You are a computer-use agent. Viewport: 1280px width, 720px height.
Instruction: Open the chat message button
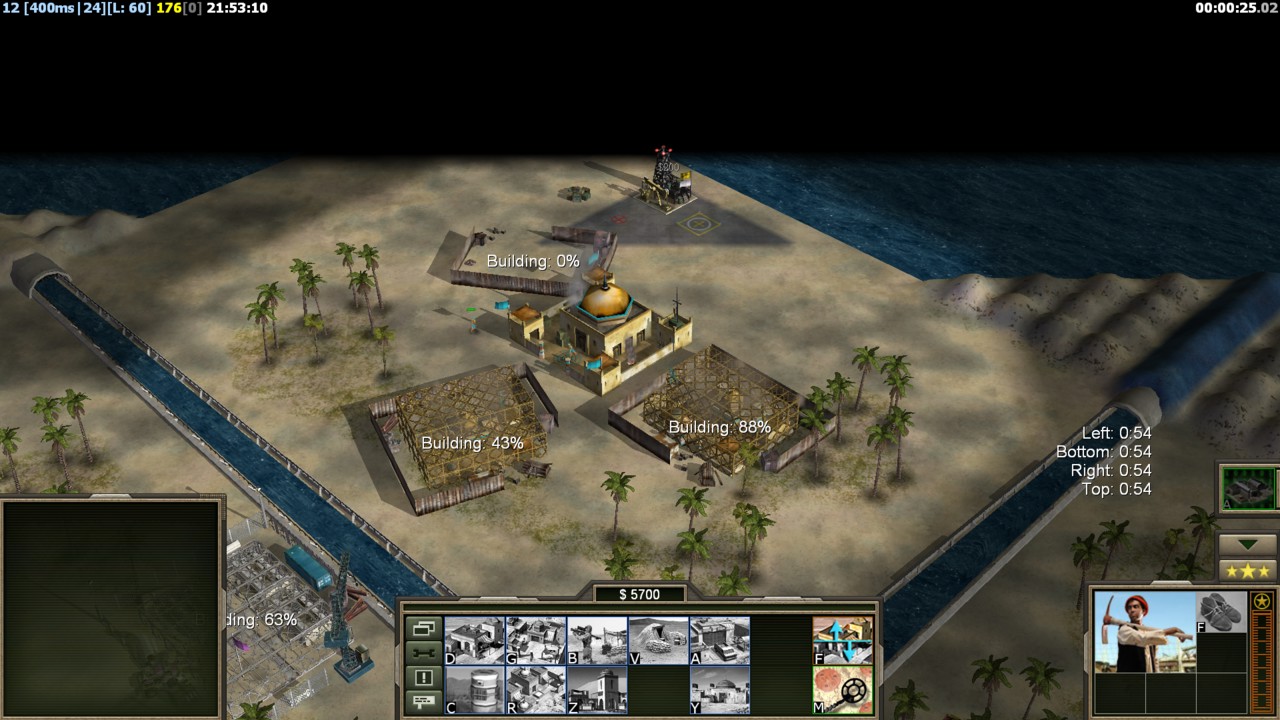(424, 701)
